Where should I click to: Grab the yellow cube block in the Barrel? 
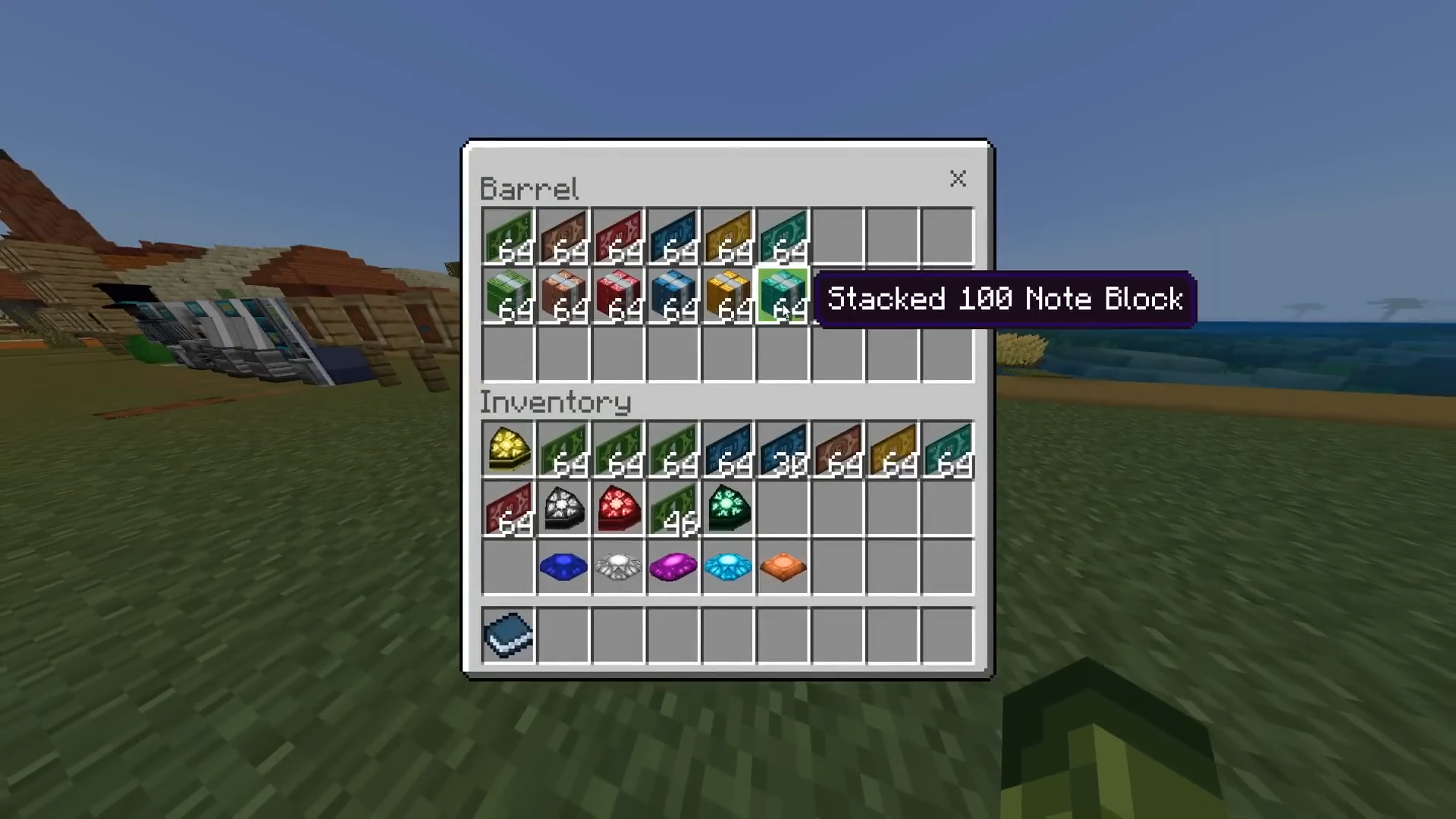728,294
